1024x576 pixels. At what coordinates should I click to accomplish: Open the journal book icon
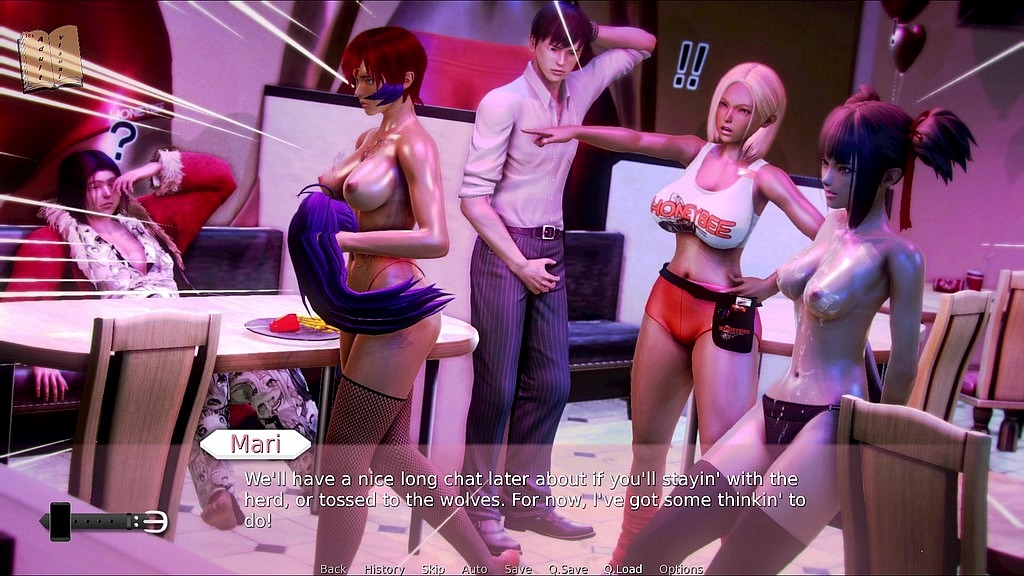click(50, 58)
